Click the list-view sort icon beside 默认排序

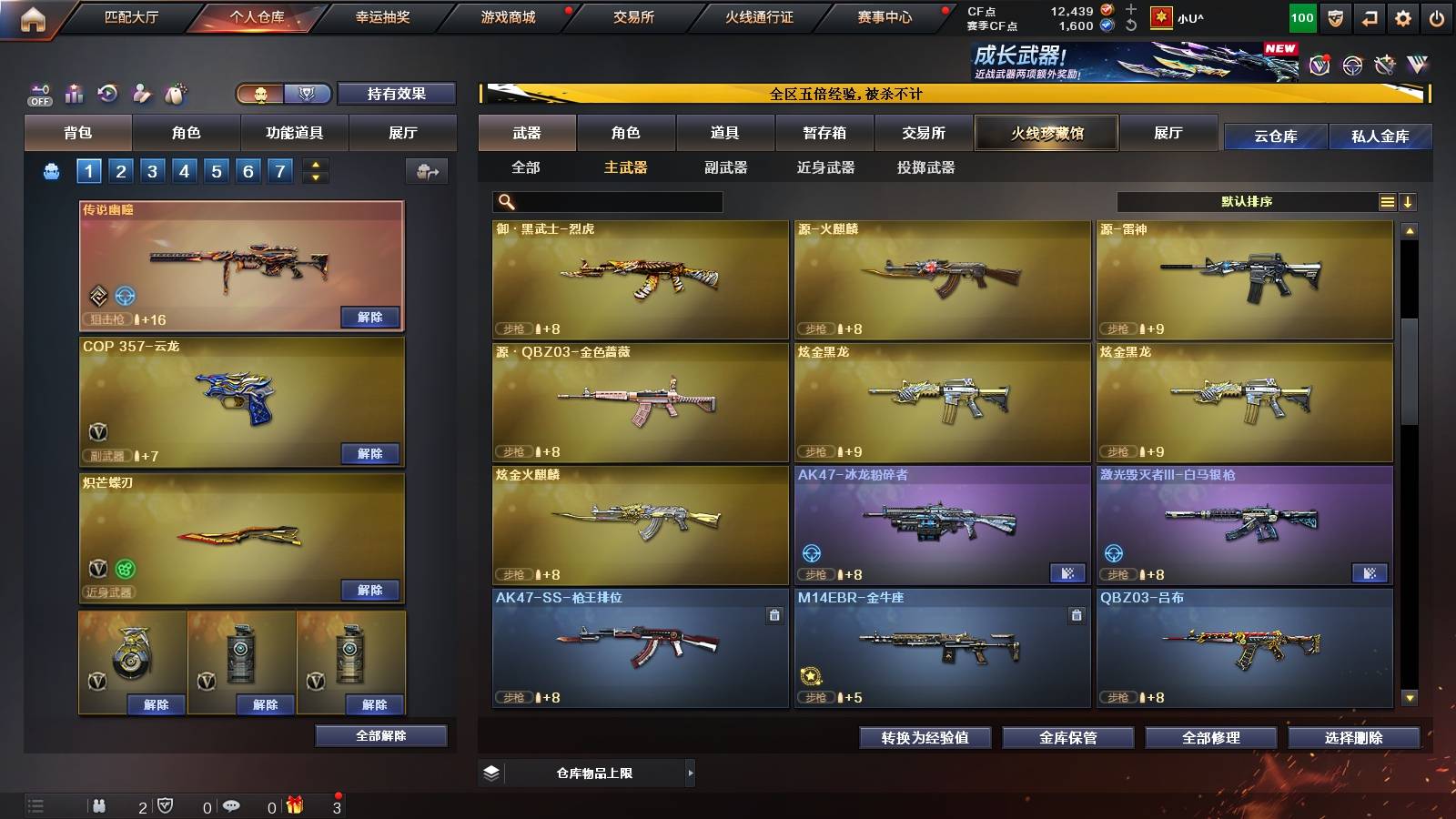tap(1387, 201)
